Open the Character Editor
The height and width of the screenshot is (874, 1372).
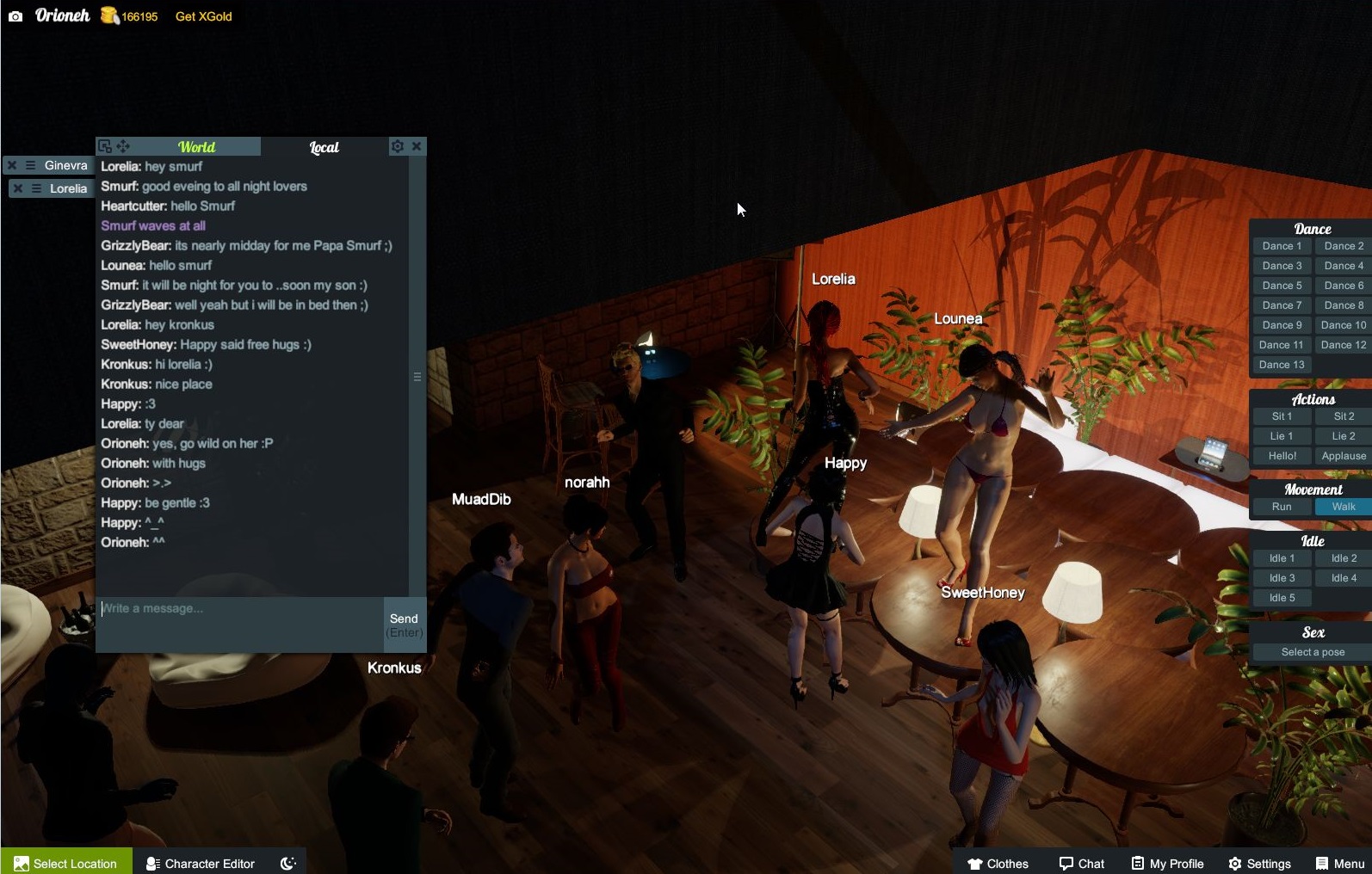point(200,863)
